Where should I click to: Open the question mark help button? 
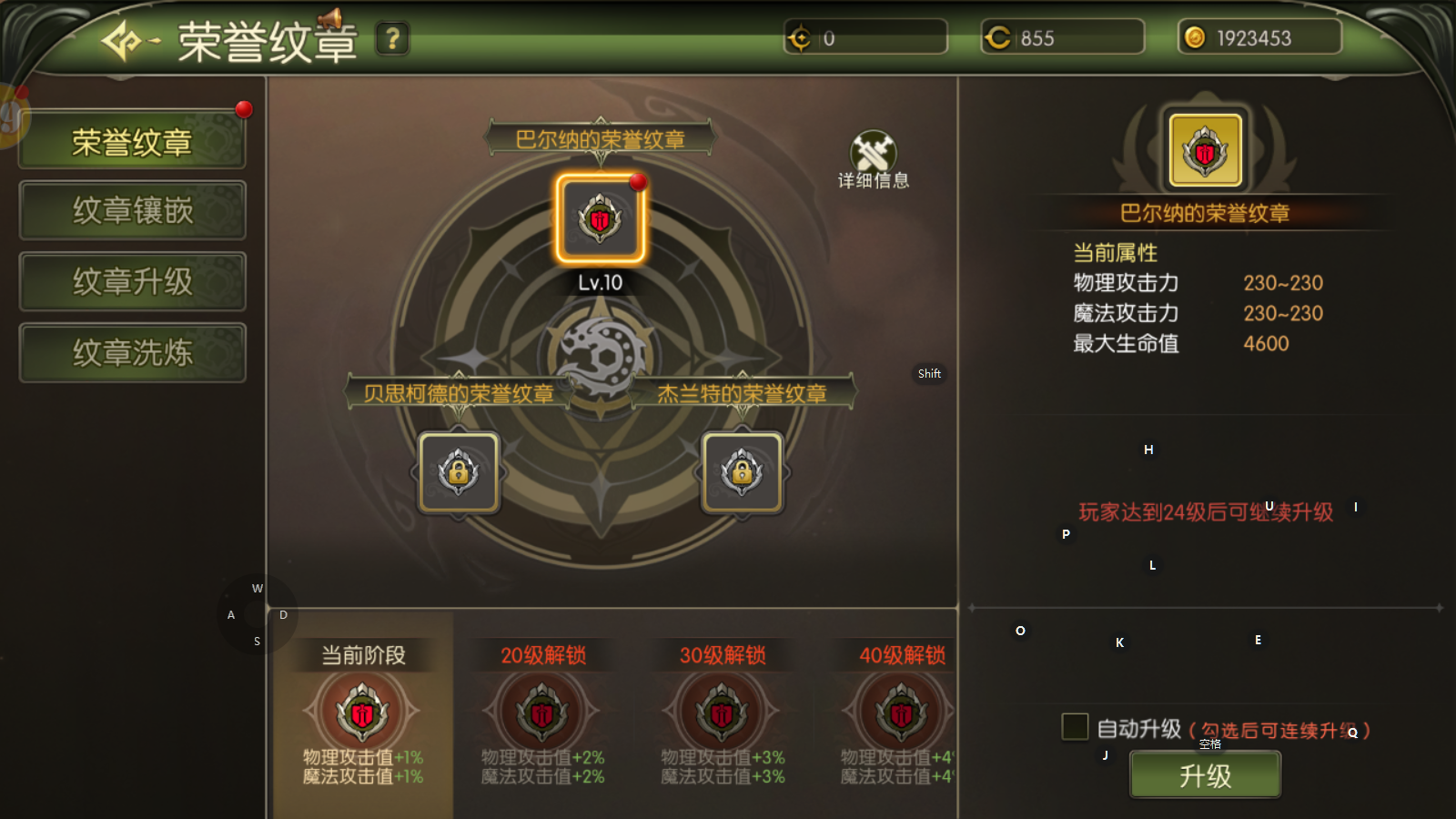coord(392,39)
